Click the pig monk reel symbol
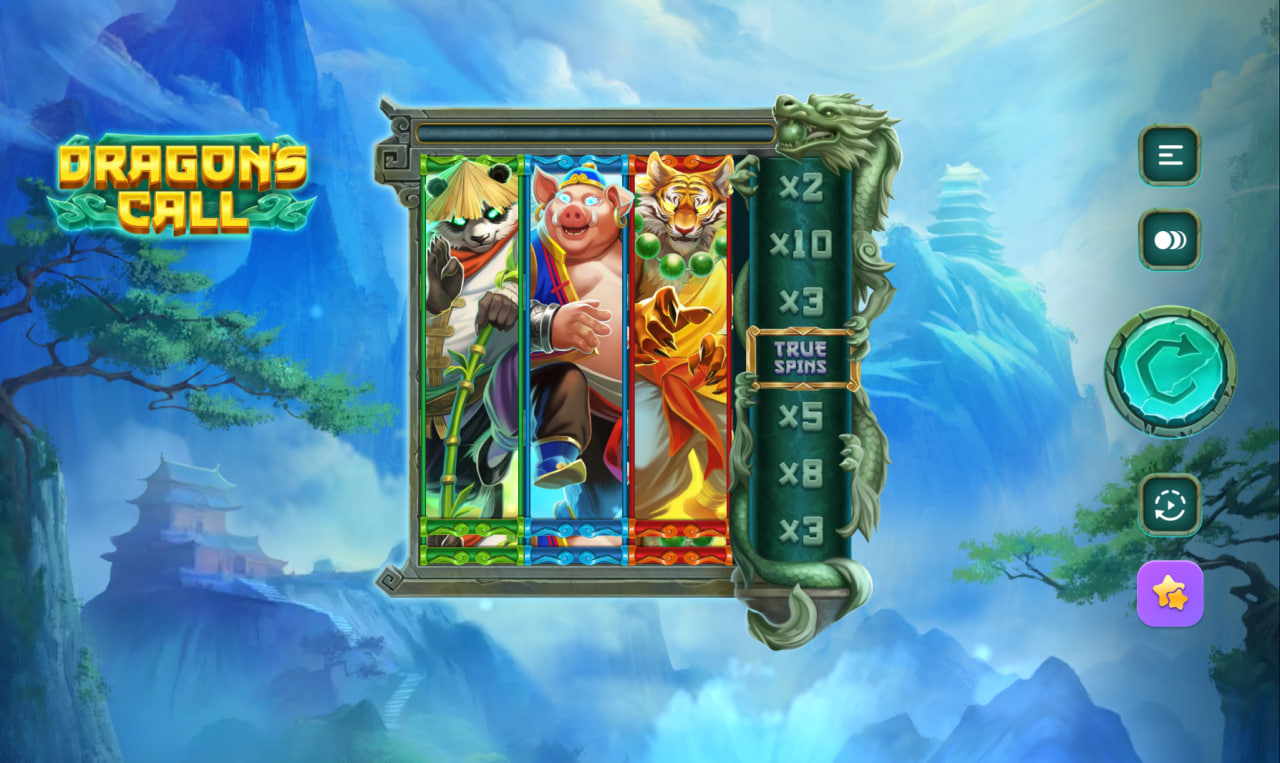Screen dimensions: 1280x763 (576, 340)
